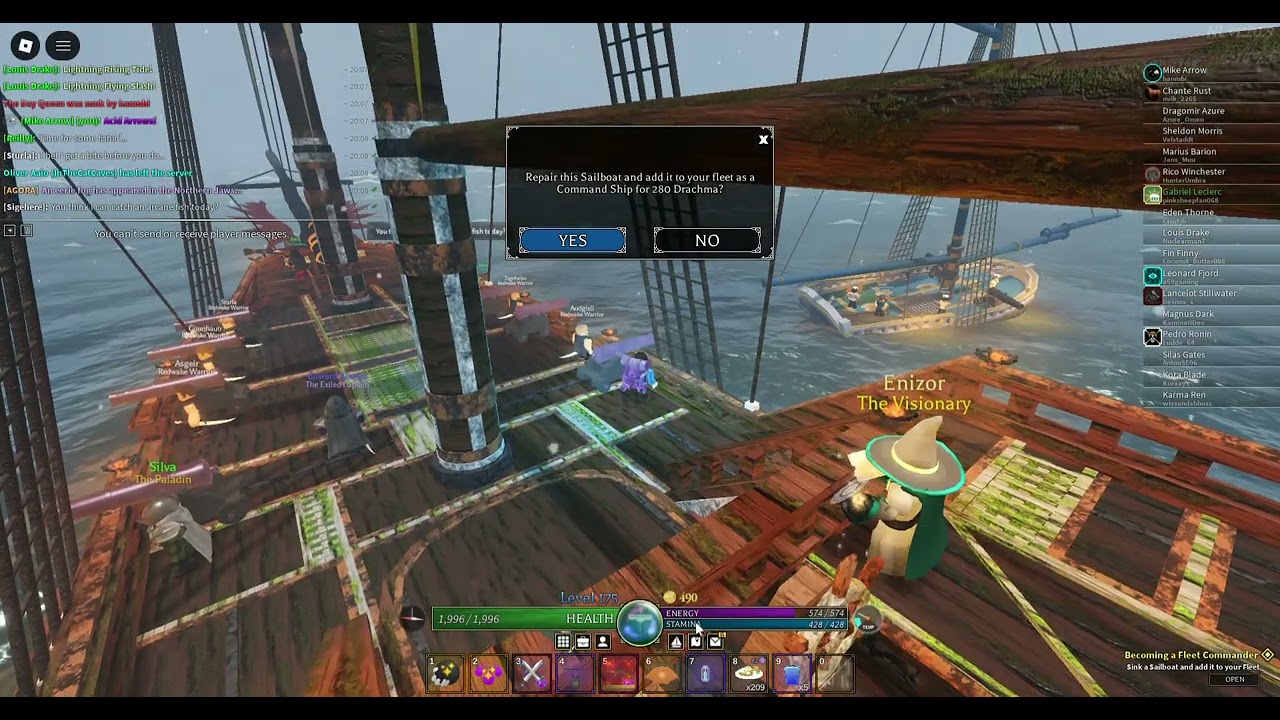Toggle the Roblox chat hamburger button

pyautogui.click(x=63, y=45)
